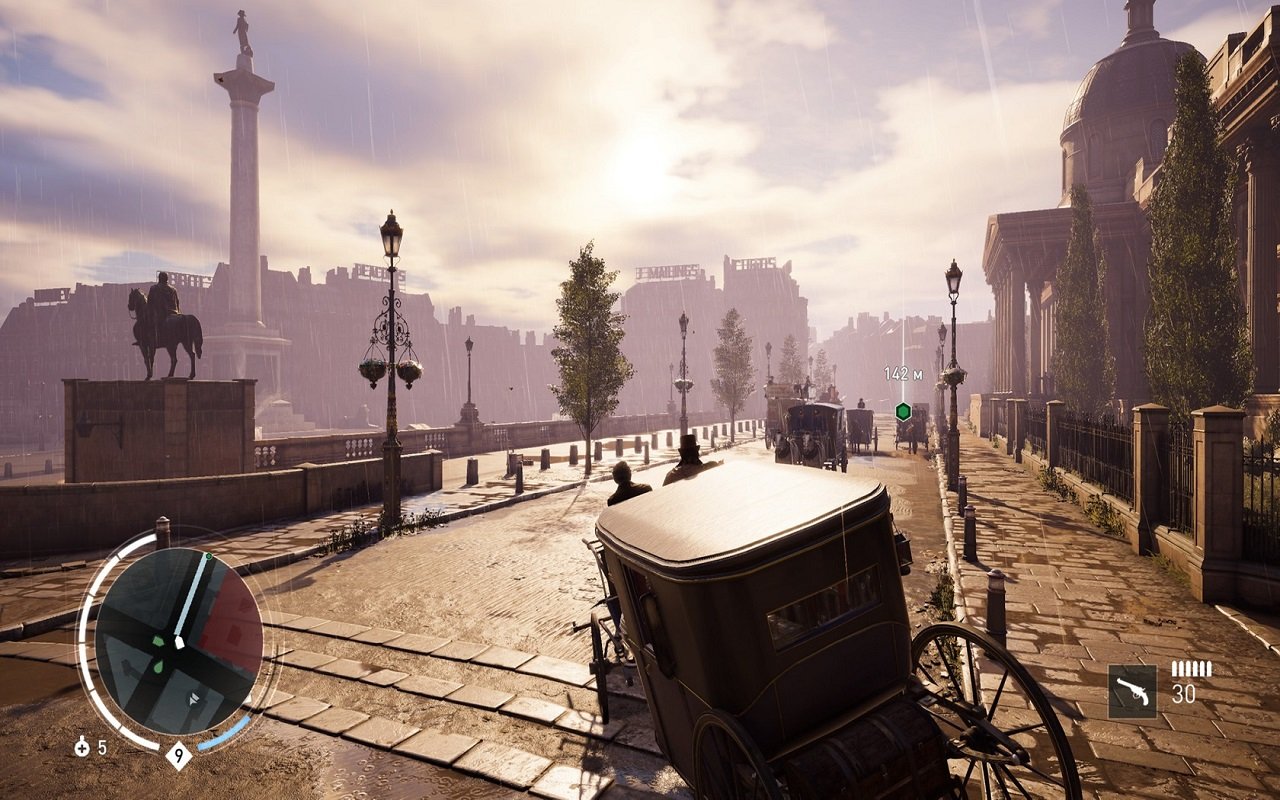Click the player arrow in the minimap center
The height and width of the screenshot is (800, 1280).
(179, 642)
